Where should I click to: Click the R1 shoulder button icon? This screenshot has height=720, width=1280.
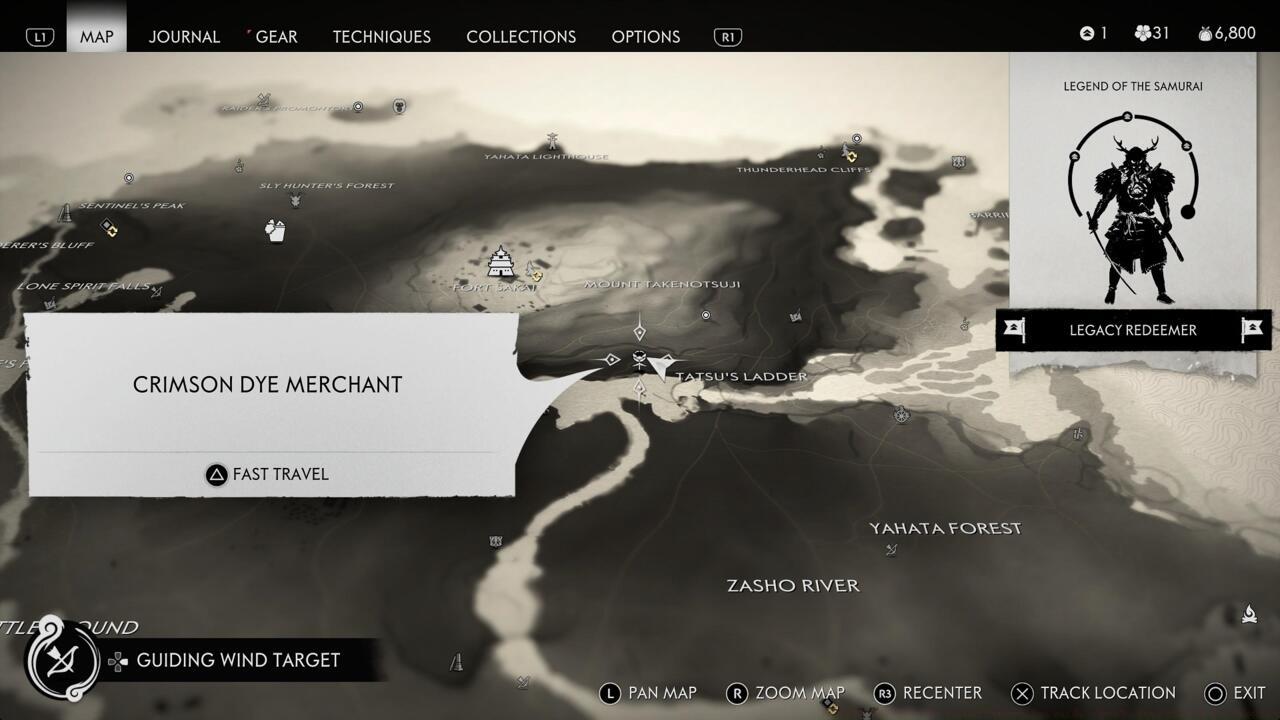729,36
